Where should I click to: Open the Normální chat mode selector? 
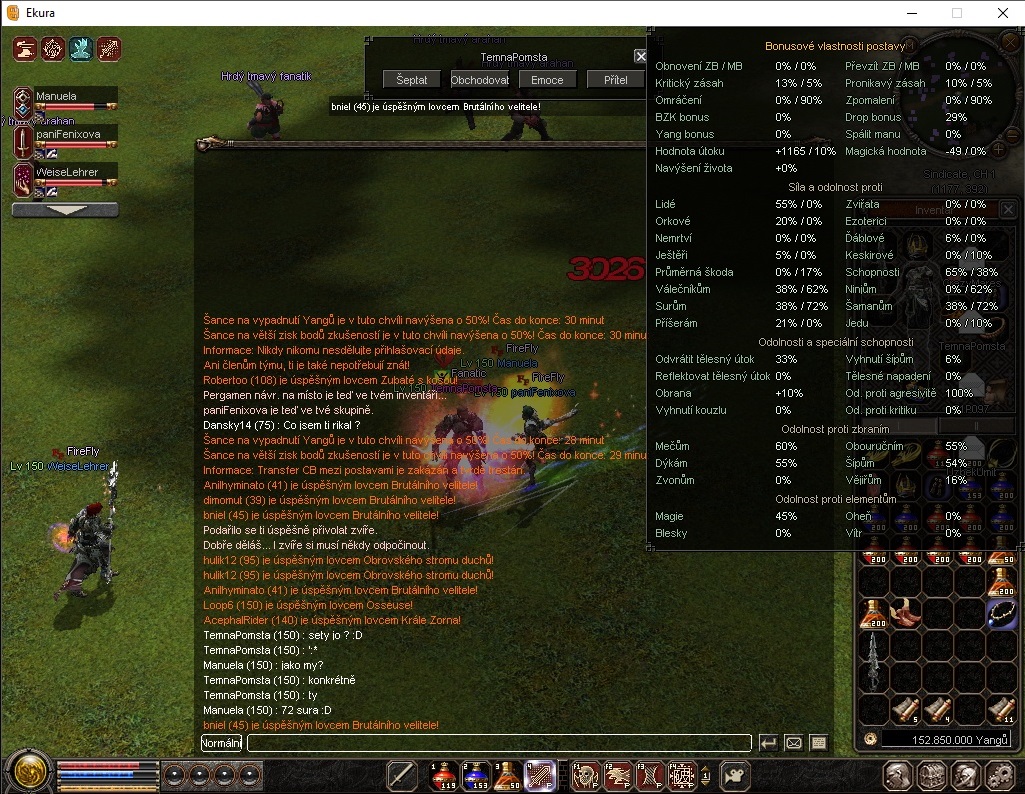click(221, 743)
